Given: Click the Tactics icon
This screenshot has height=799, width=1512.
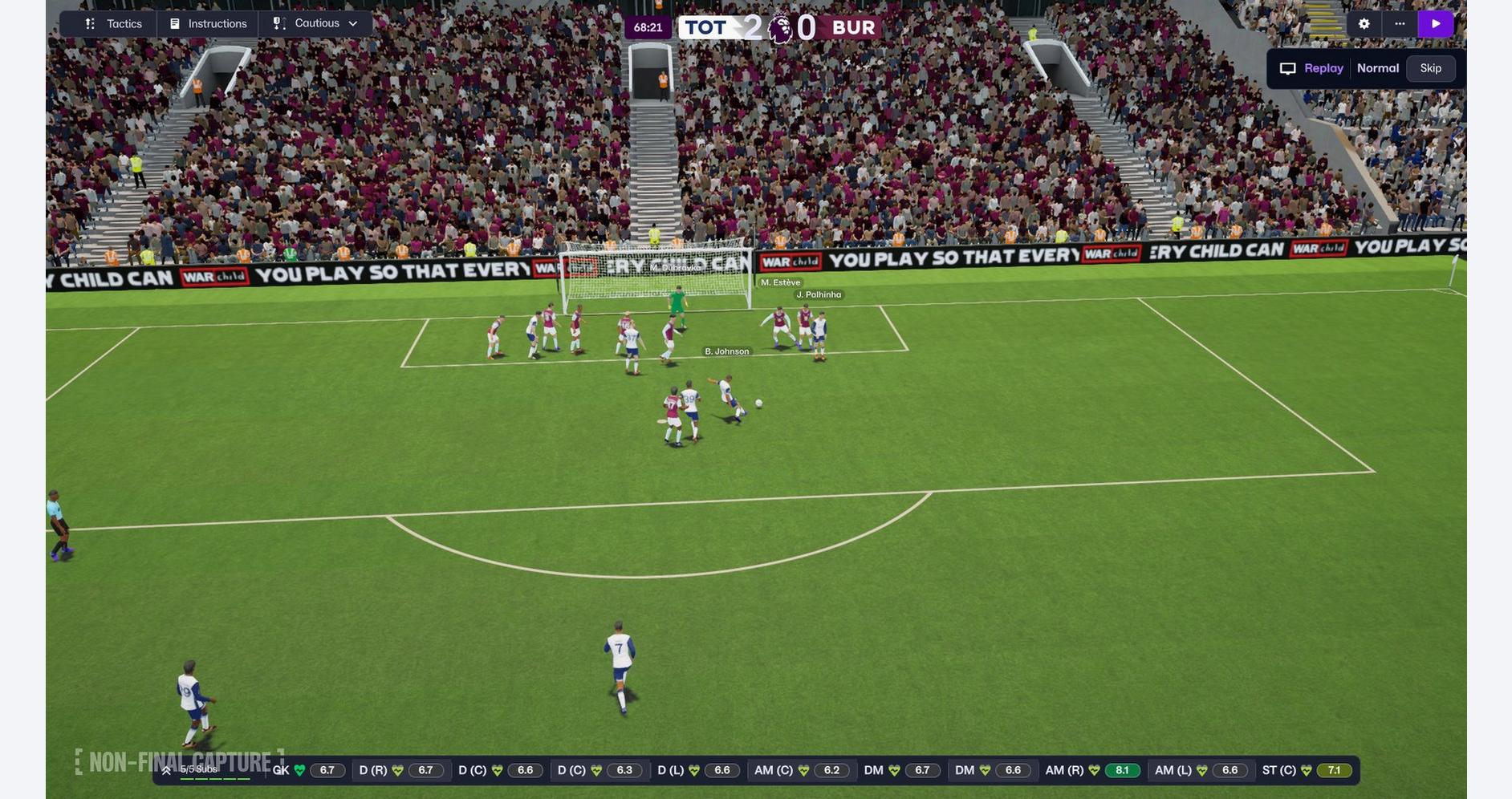Looking at the screenshot, I should click(88, 22).
